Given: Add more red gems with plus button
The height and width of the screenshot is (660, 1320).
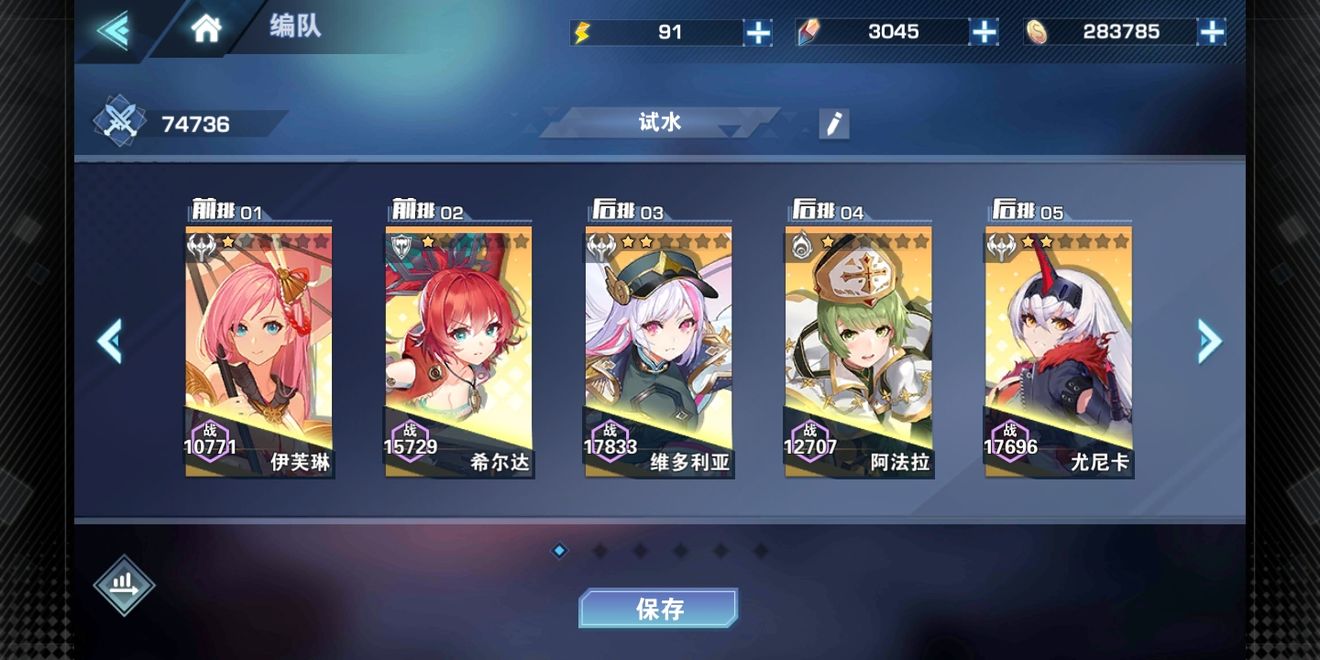Looking at the screenshot, I should (x=984, y=32).
